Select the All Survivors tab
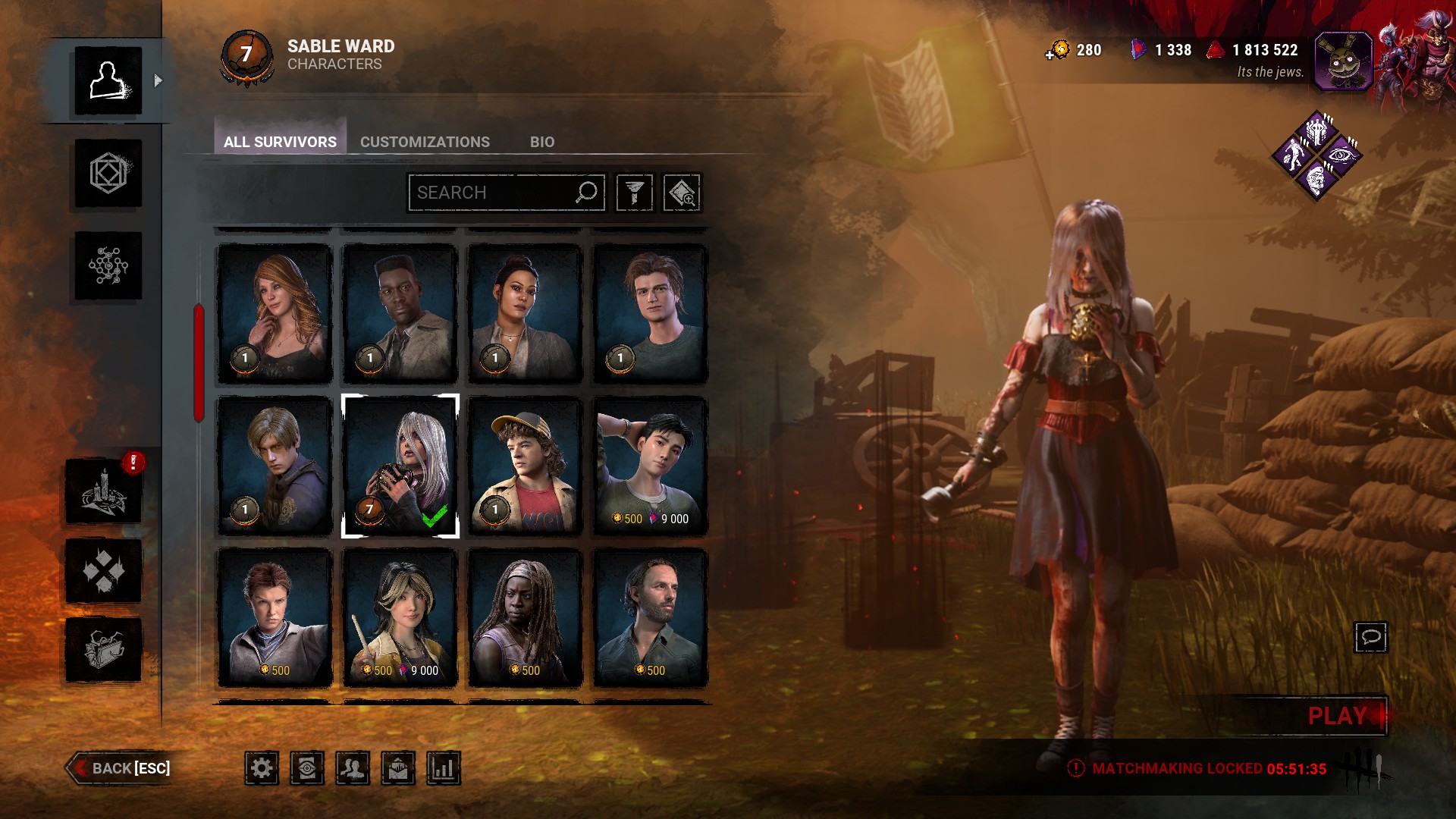This screenshot has width=1456, height=819. [280, 142]
